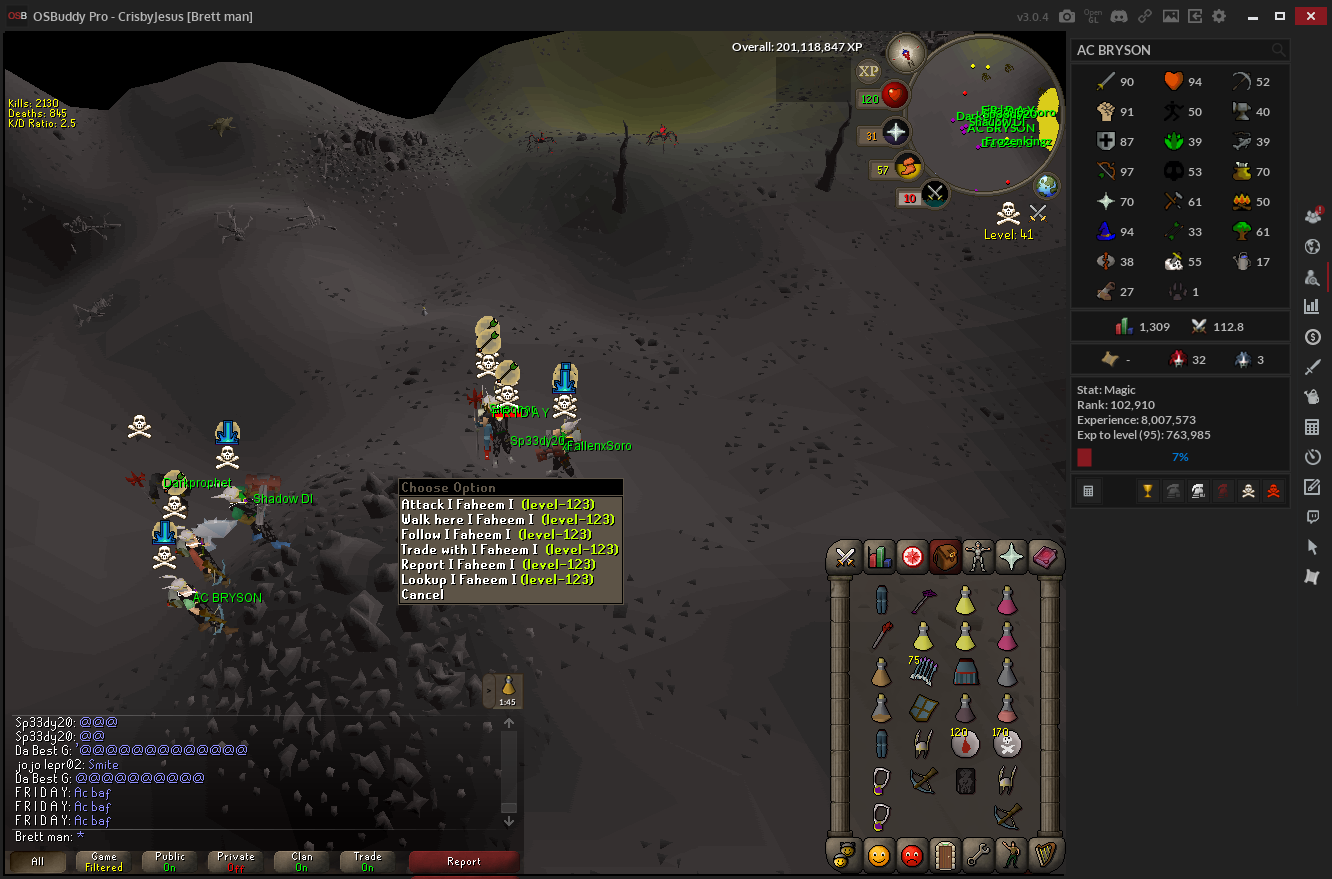Click the Report button below chat

pos(463,862)
